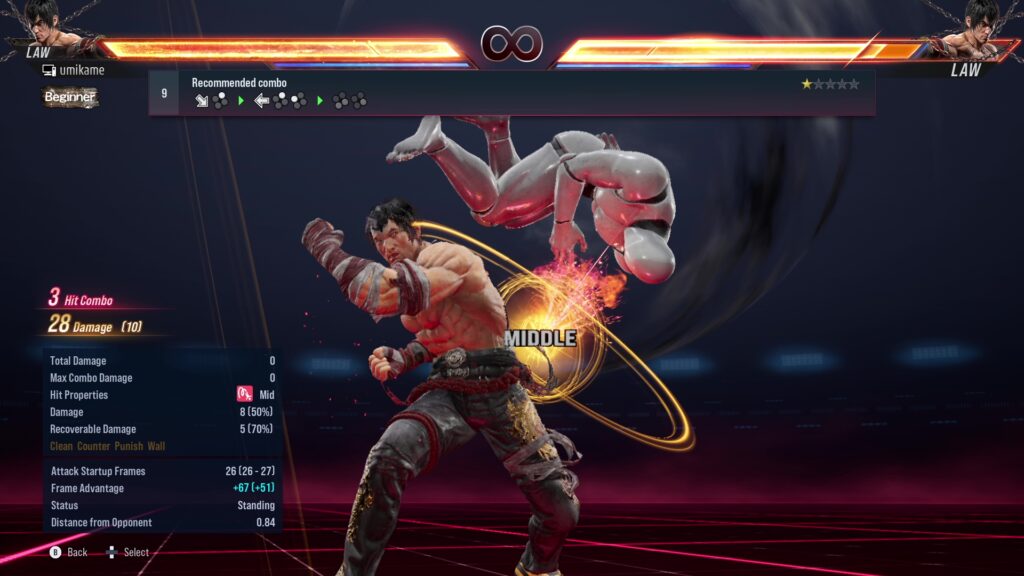Click the Beginner rank badge

[x=70, y=97]
